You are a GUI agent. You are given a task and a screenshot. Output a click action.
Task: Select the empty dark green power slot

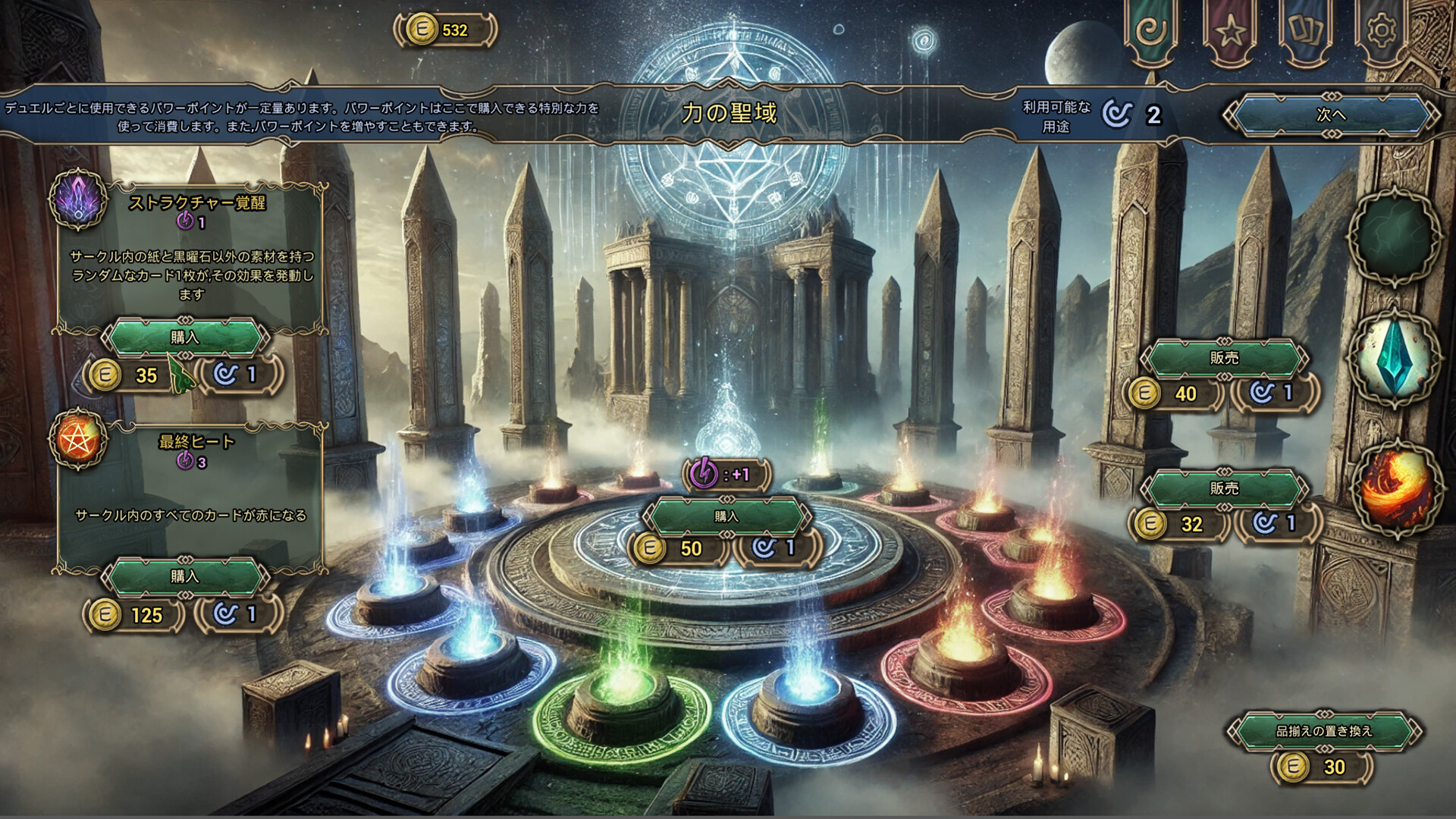pyautogui.click(x=1395, y=237)
